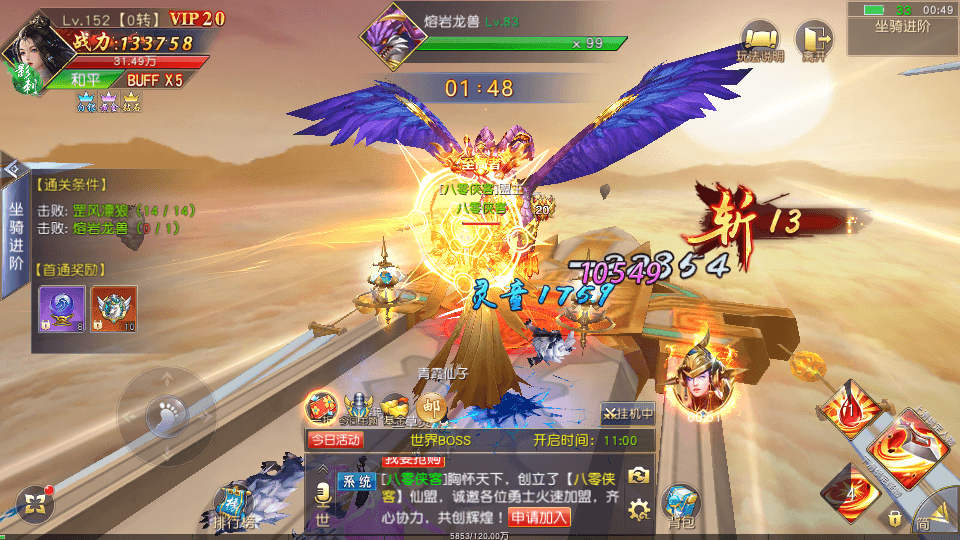
Task: Open the red envelope discount icon
Action: (x=321, y=408)
